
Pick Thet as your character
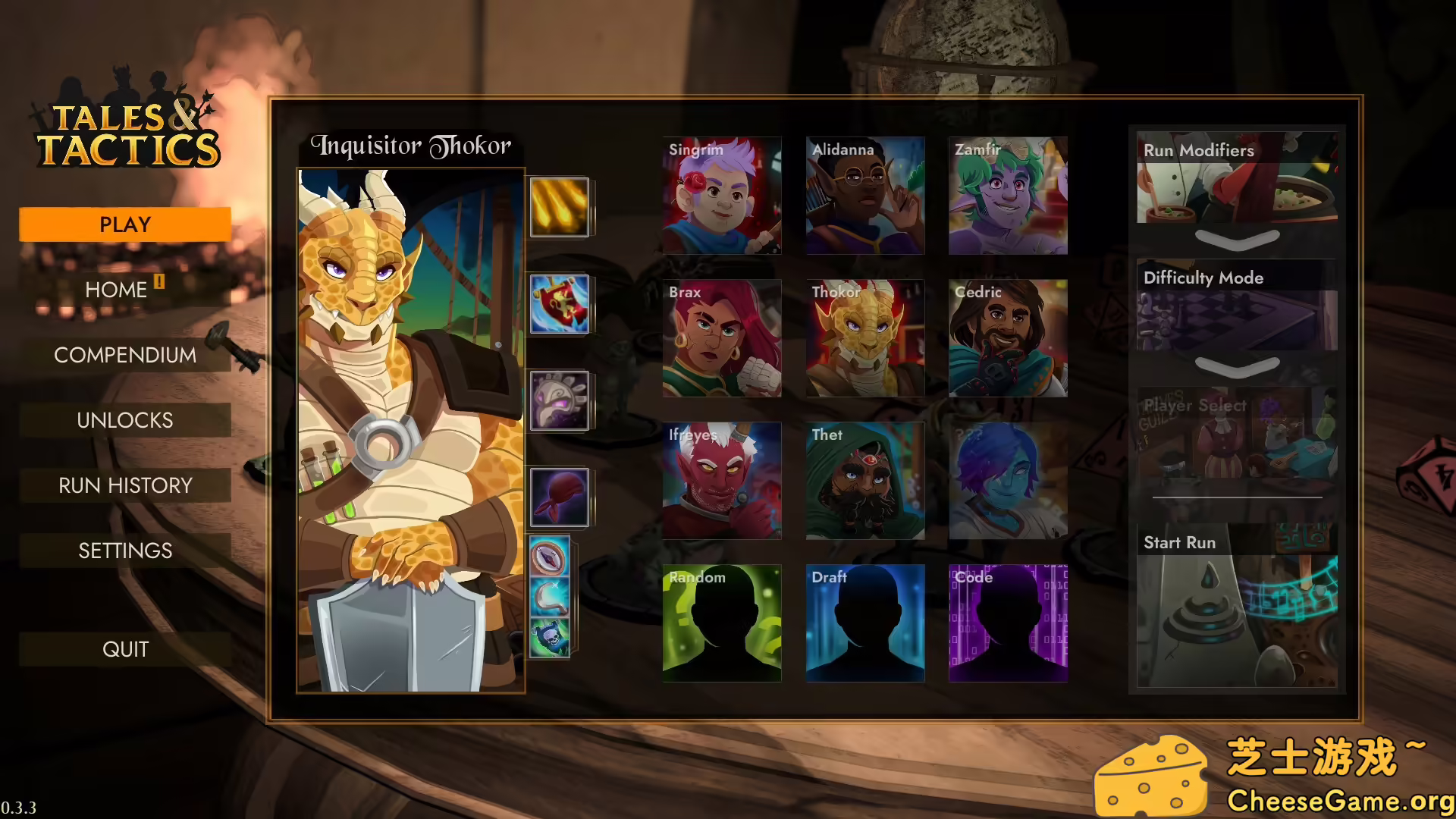click(864, 481)
